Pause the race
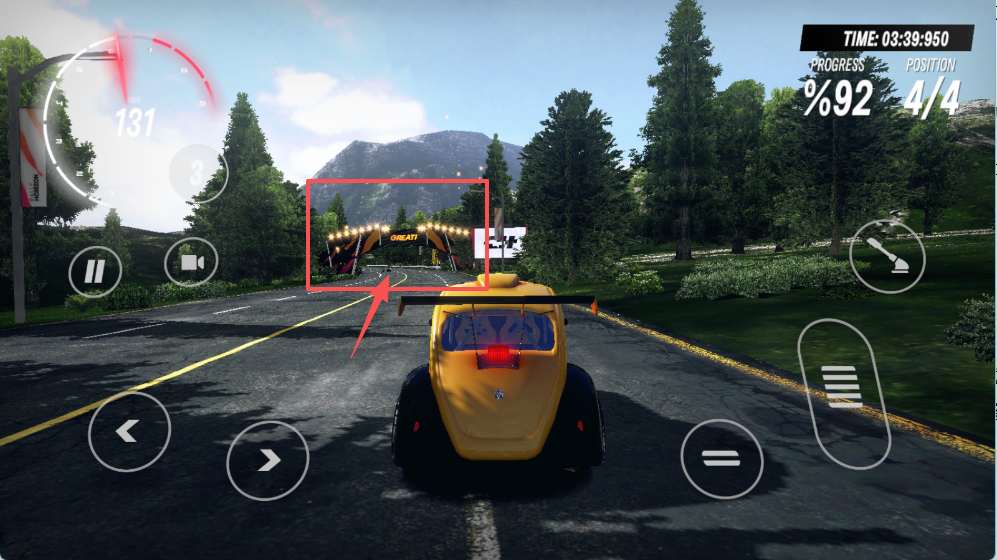Screen dimensions: 997x560 95,271
